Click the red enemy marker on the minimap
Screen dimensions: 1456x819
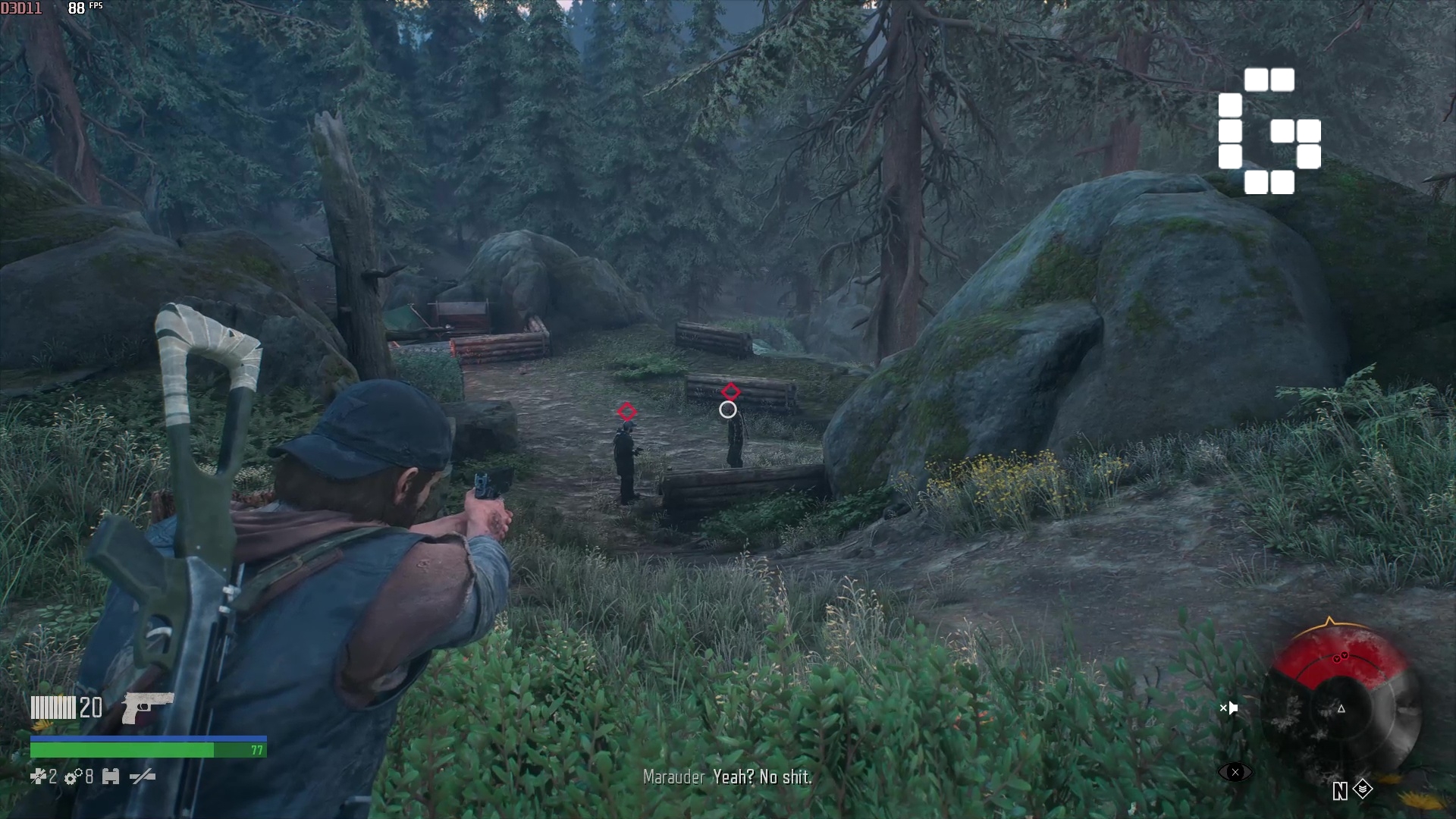1341,657
